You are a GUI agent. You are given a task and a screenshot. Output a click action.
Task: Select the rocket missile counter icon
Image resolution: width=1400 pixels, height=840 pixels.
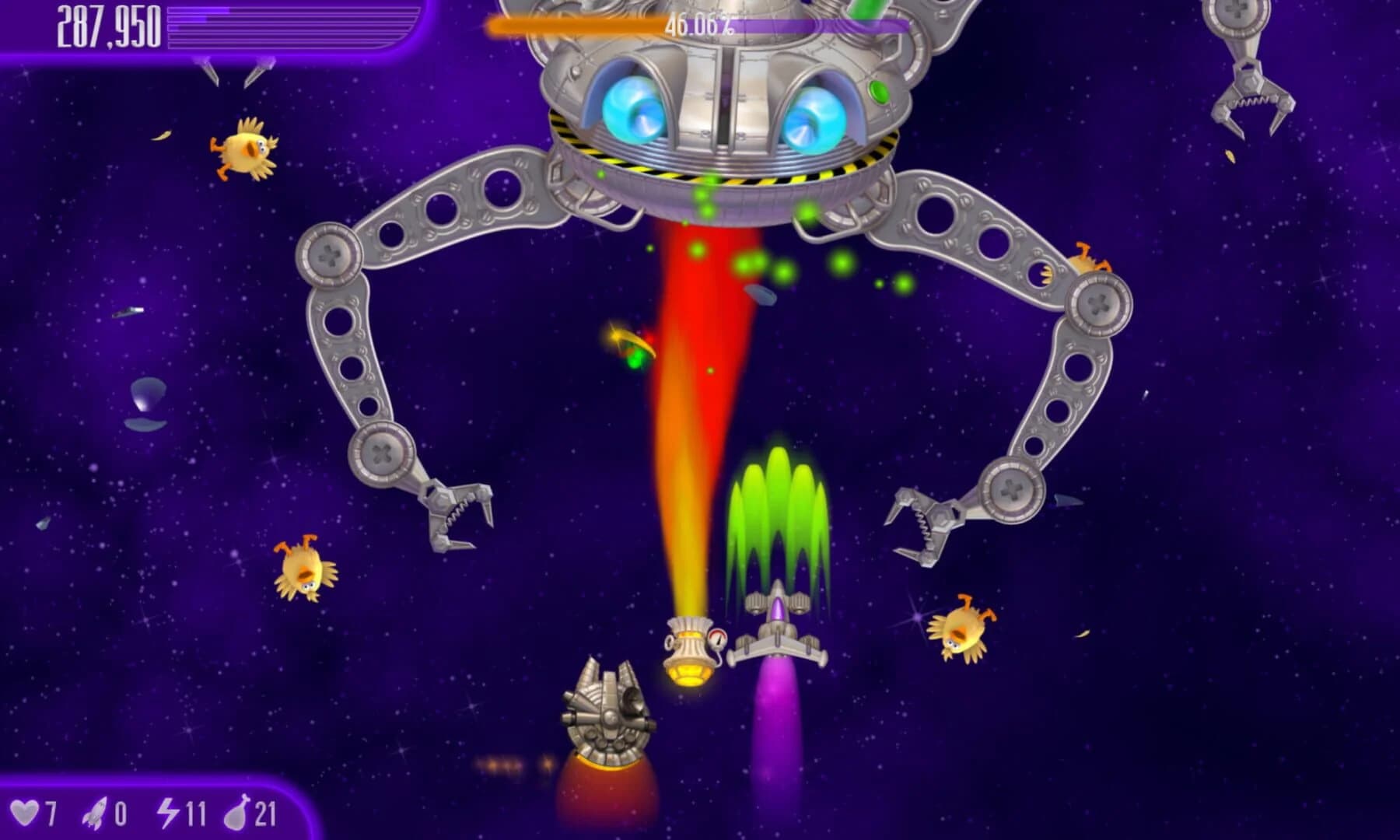(93, 811)
